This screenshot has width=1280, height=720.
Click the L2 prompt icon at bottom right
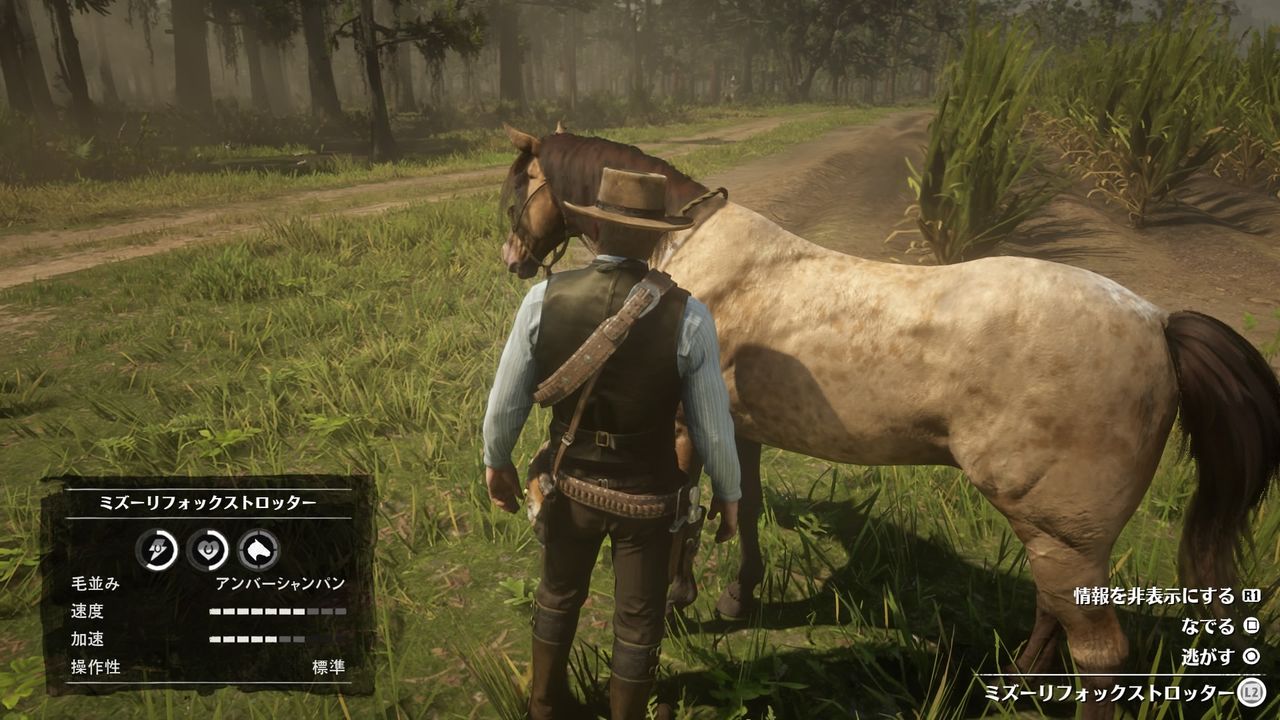pyautogui.click(x=1254, y=691)
